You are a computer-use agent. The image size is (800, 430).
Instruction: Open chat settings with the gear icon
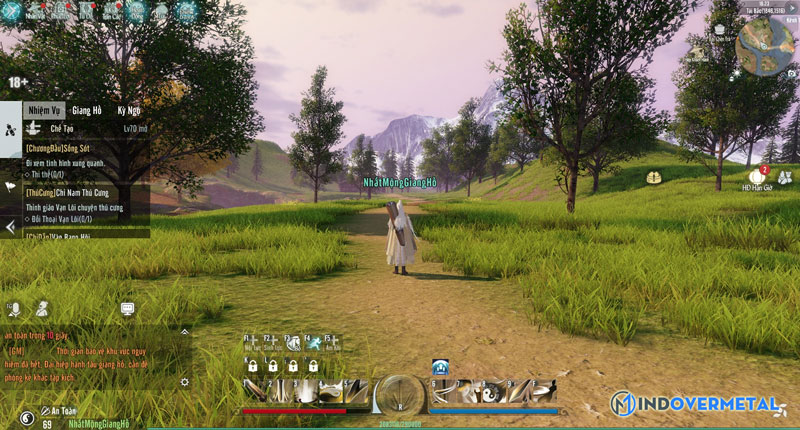pyautogui.click(x=184, y=382)
